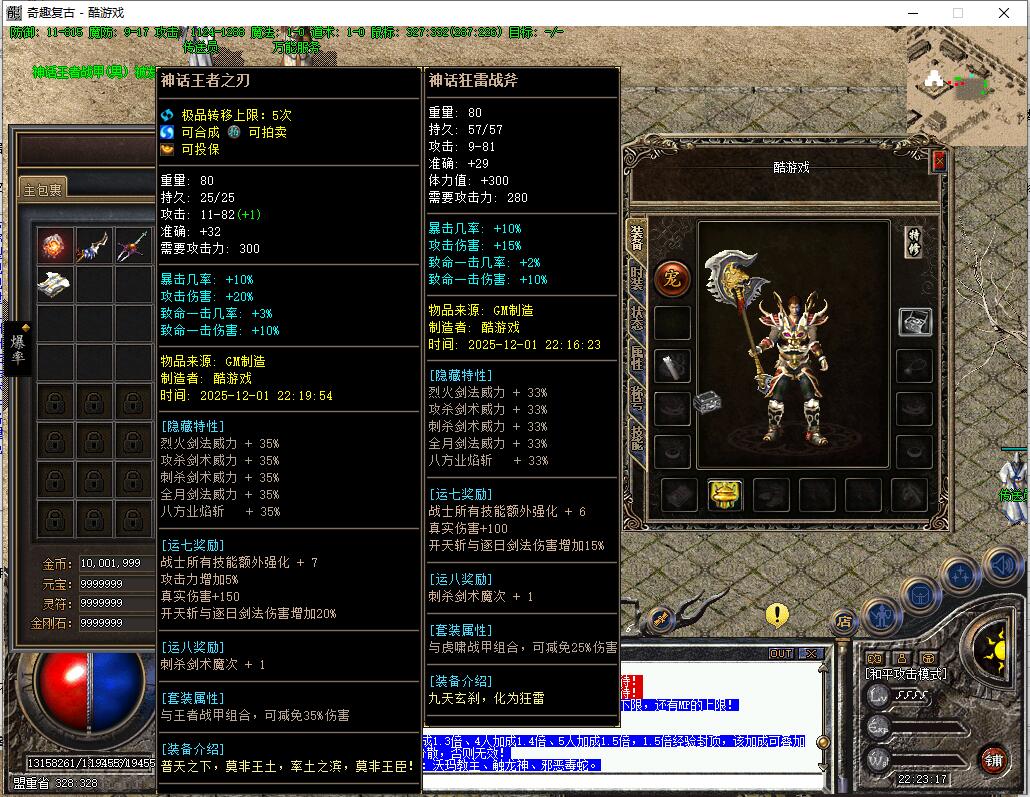Click the yellow exclamation notice icon
Image resolution: width=1030 pixels, height=797 pixels.
coord(777,614)
